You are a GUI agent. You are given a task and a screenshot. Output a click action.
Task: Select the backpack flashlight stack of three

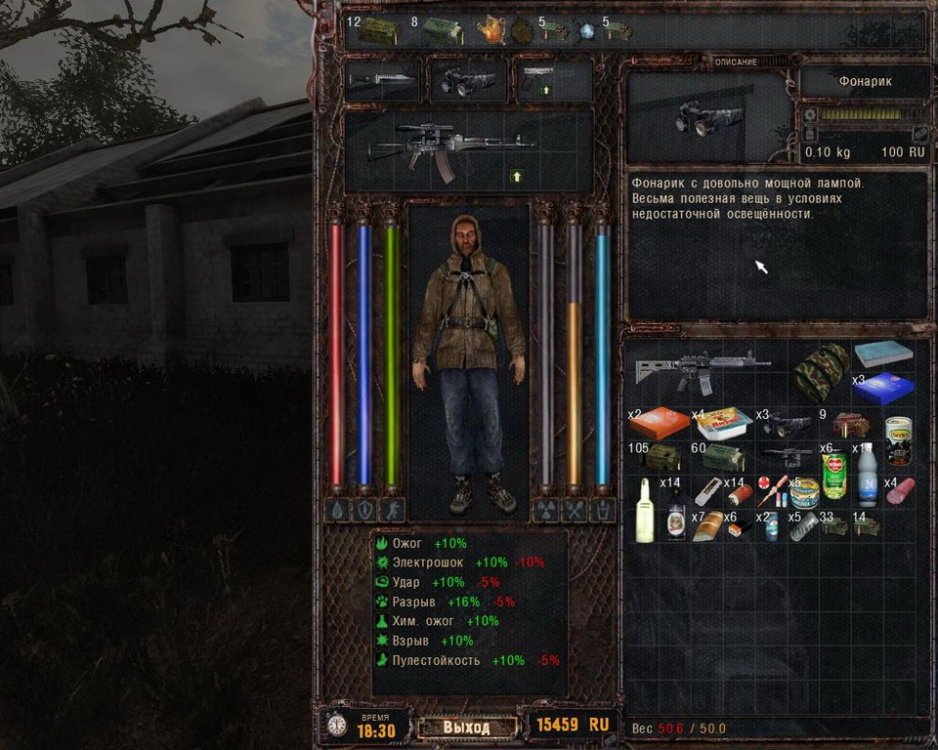(787, 423)
